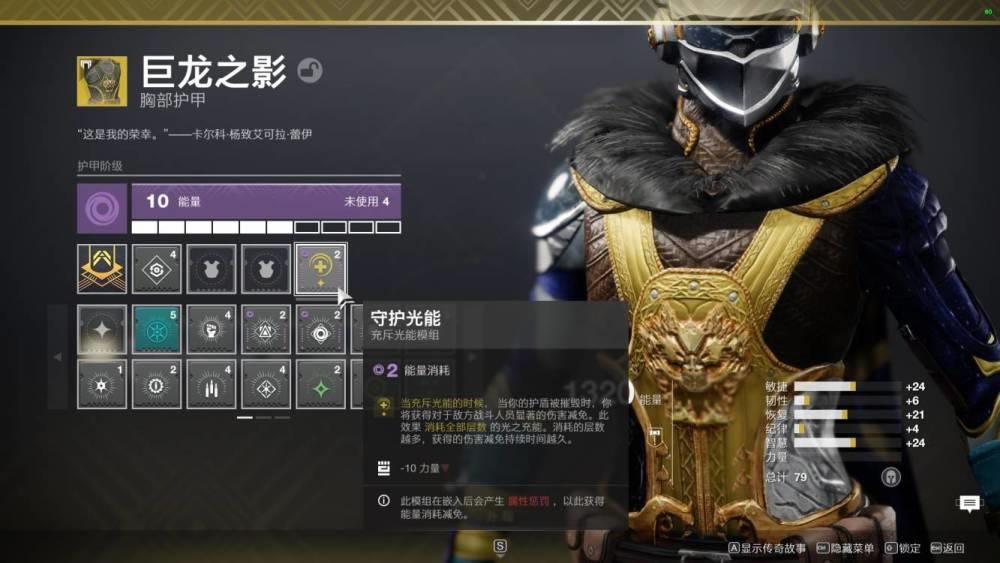This screenshot has width=1000, height=563.
Task: Select the concentric ring eye mod
Action: pyautogui.click(x=320, y=330)
